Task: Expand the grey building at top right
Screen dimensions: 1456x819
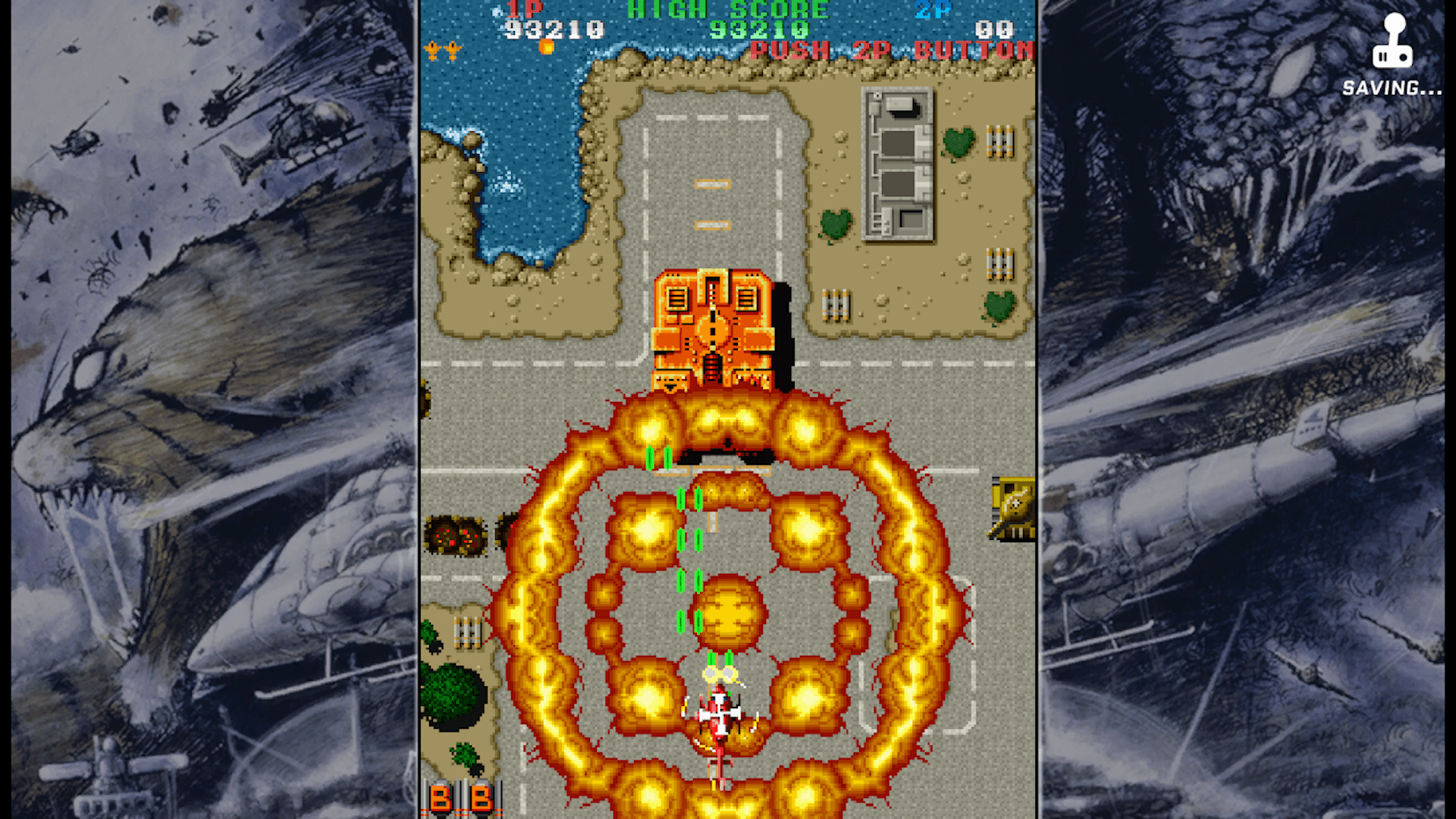Action: 899,163
